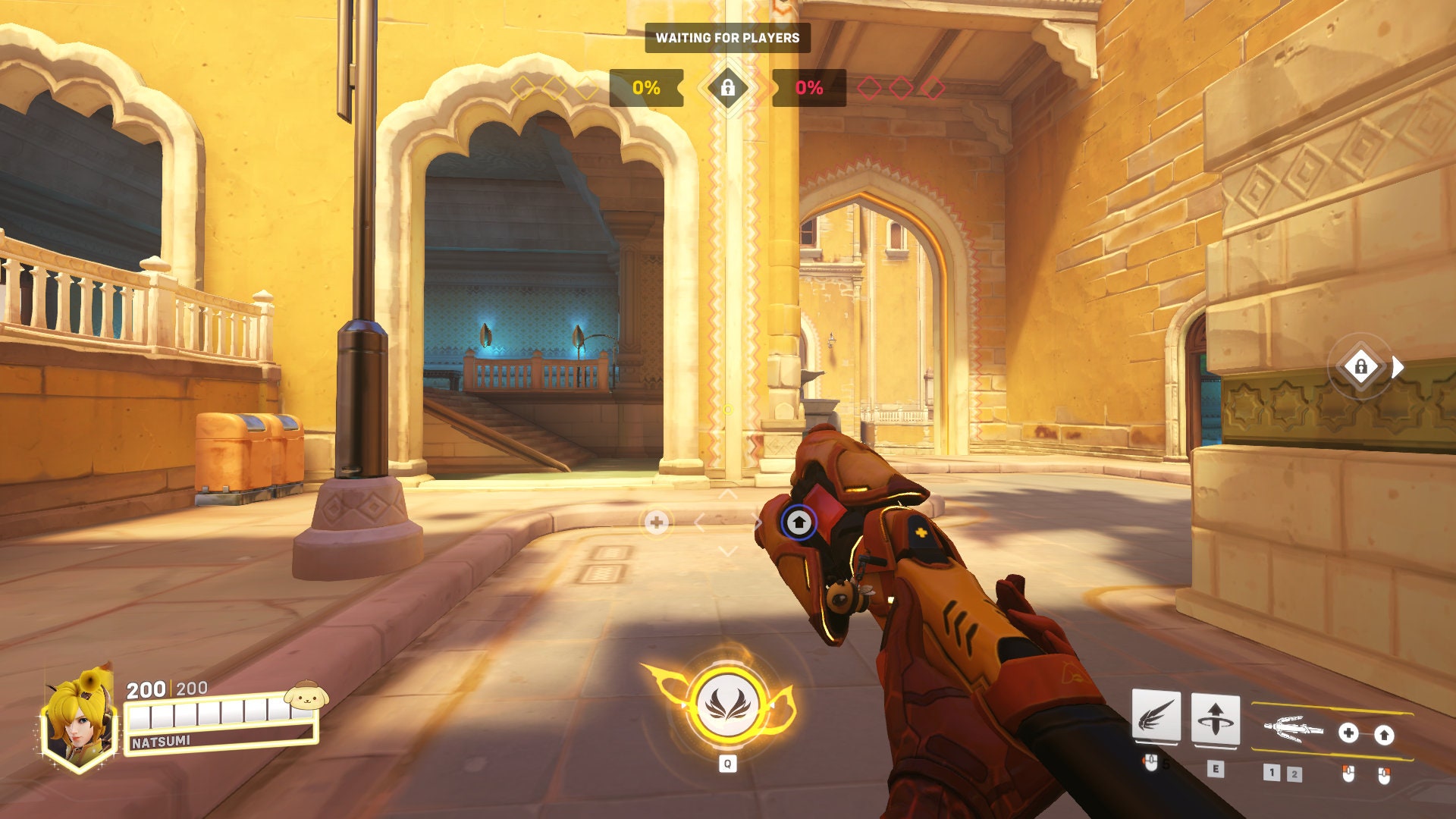The width and height of the screenshot is (1456, 819).
Task: Select the healing beam plus fire icon
Action: tap(1348, 733)
